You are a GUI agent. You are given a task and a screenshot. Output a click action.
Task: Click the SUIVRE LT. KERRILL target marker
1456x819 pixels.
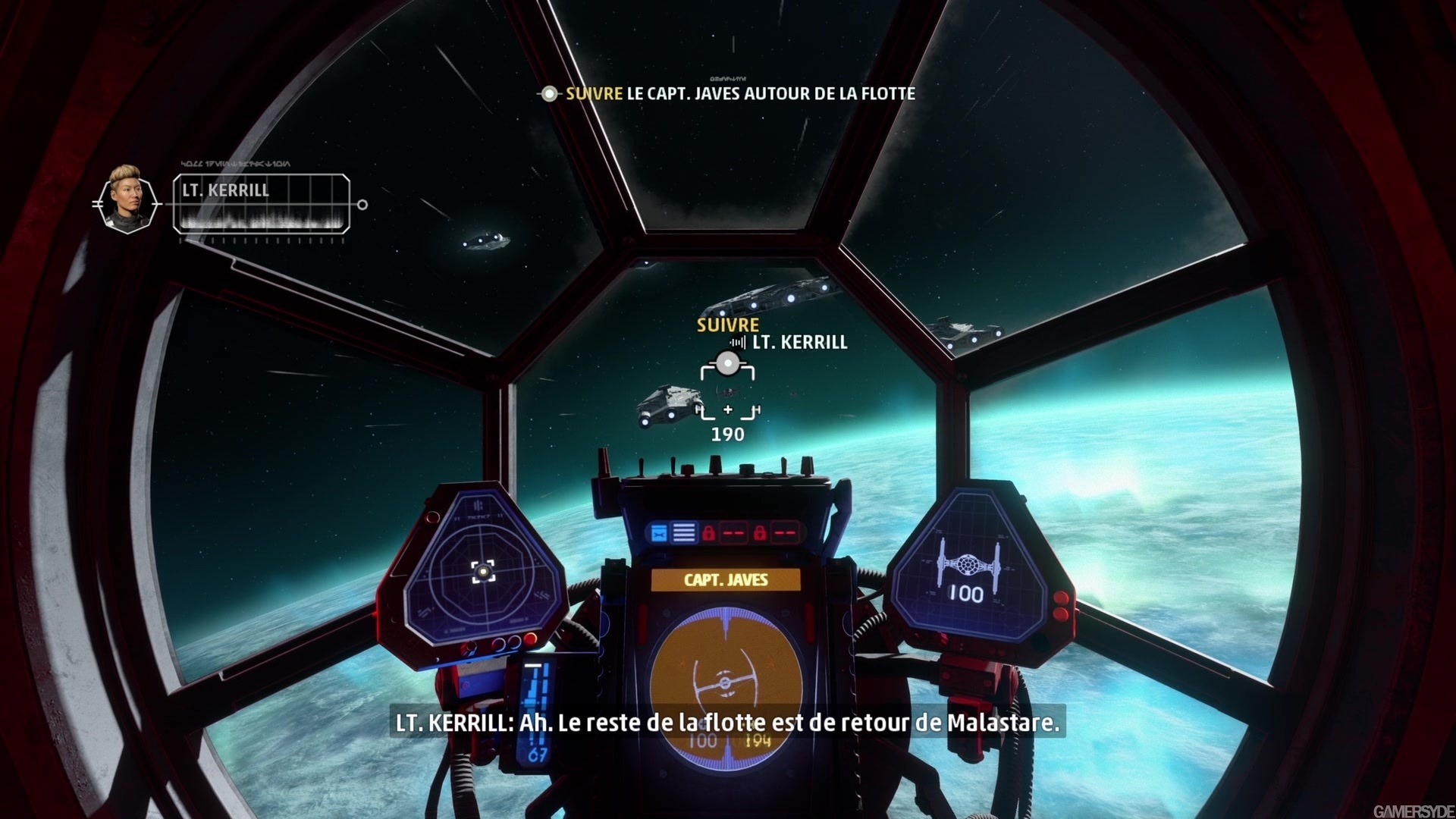730,364
